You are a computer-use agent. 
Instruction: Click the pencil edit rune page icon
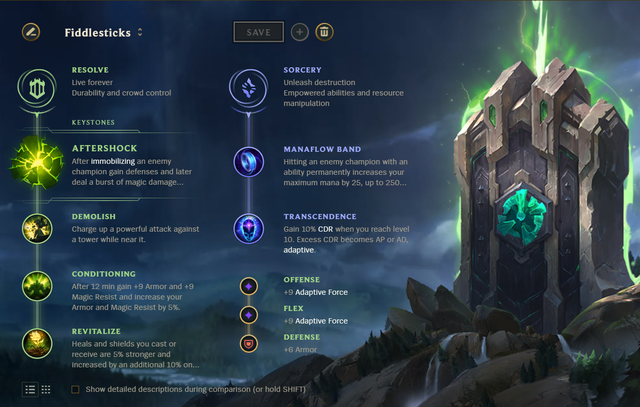pos(31,32)
